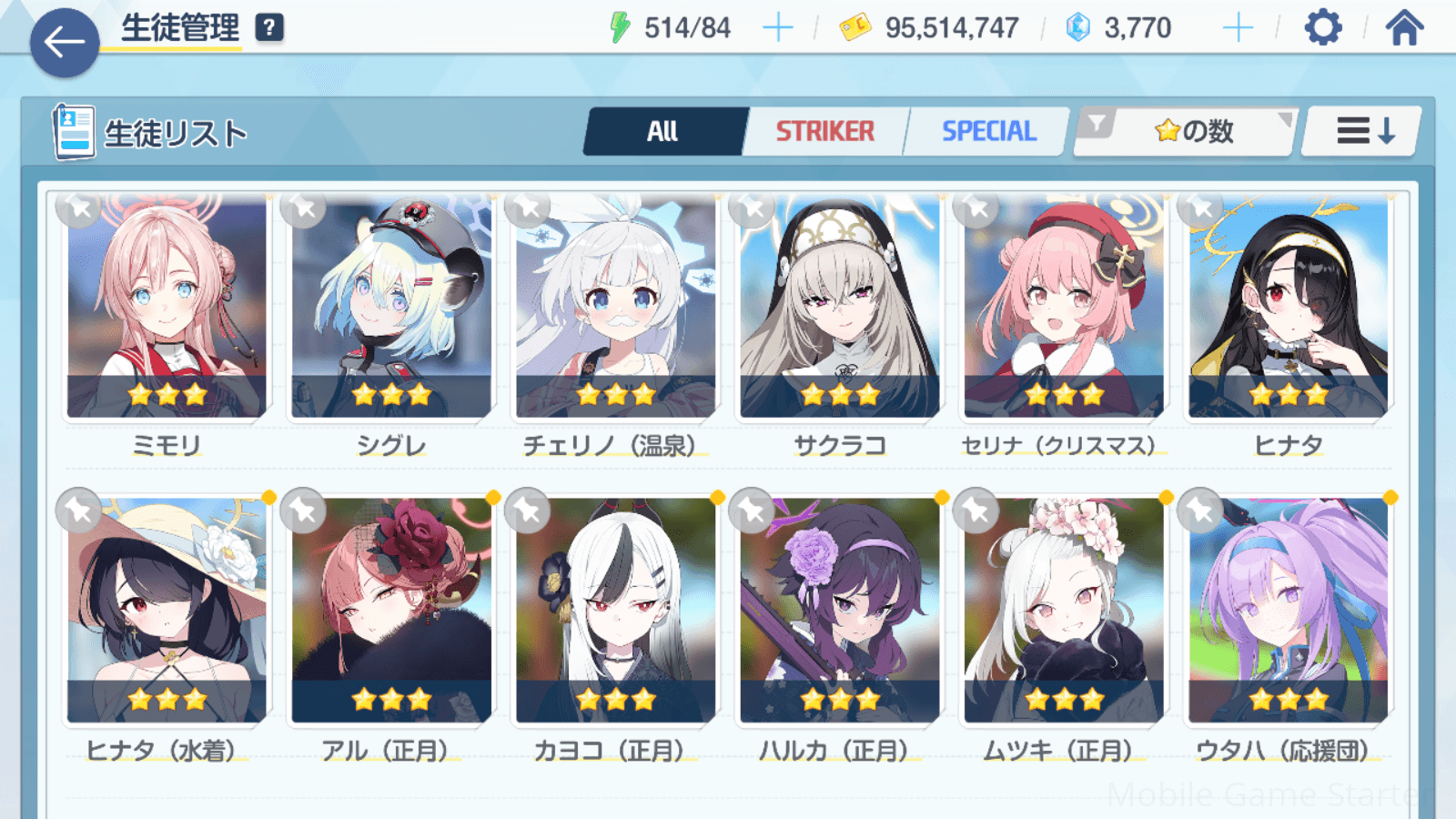Choose the アル（正月） student card

[x=391, y=610]
